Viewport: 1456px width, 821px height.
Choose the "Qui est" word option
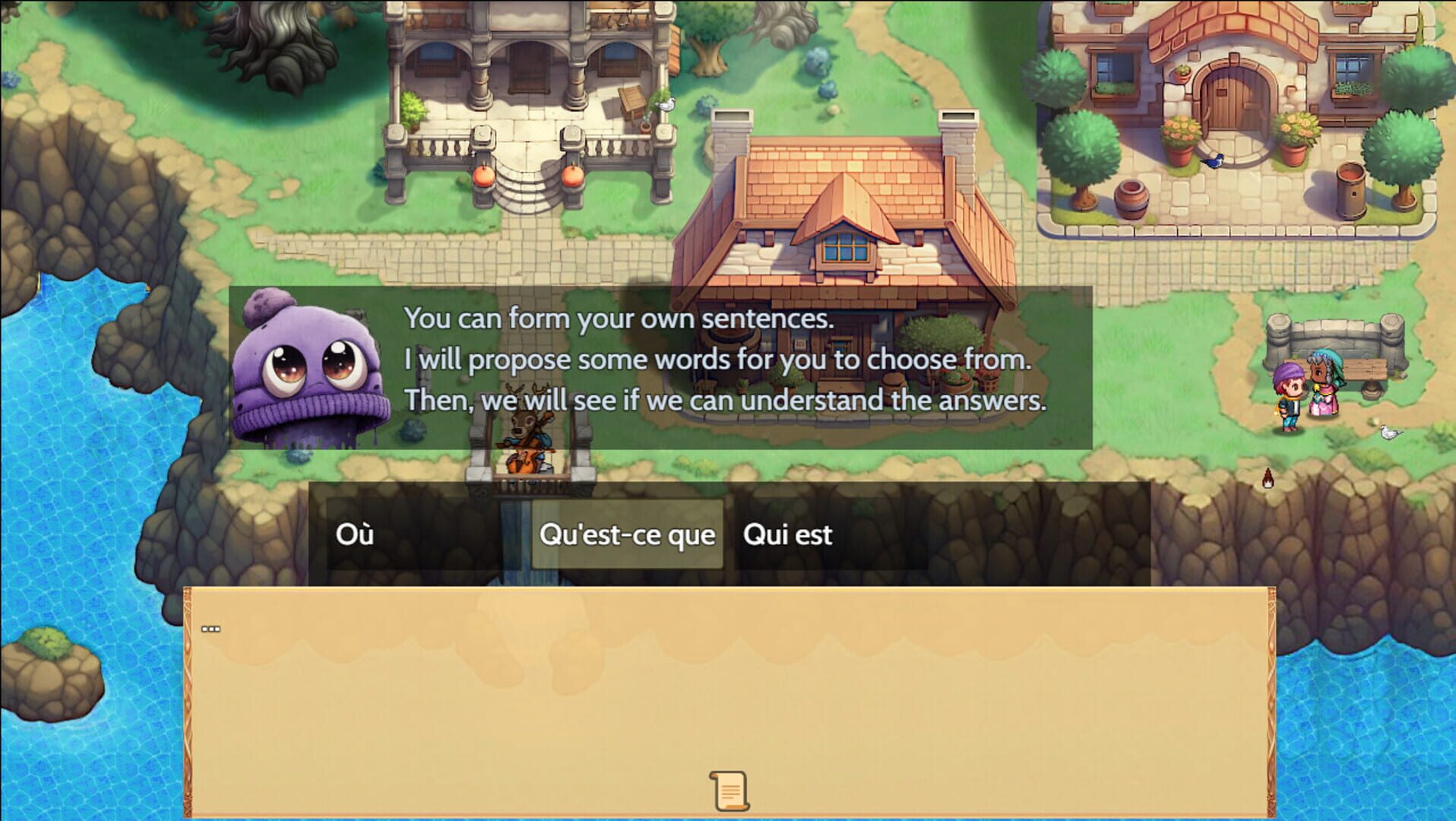coord(788,534)
